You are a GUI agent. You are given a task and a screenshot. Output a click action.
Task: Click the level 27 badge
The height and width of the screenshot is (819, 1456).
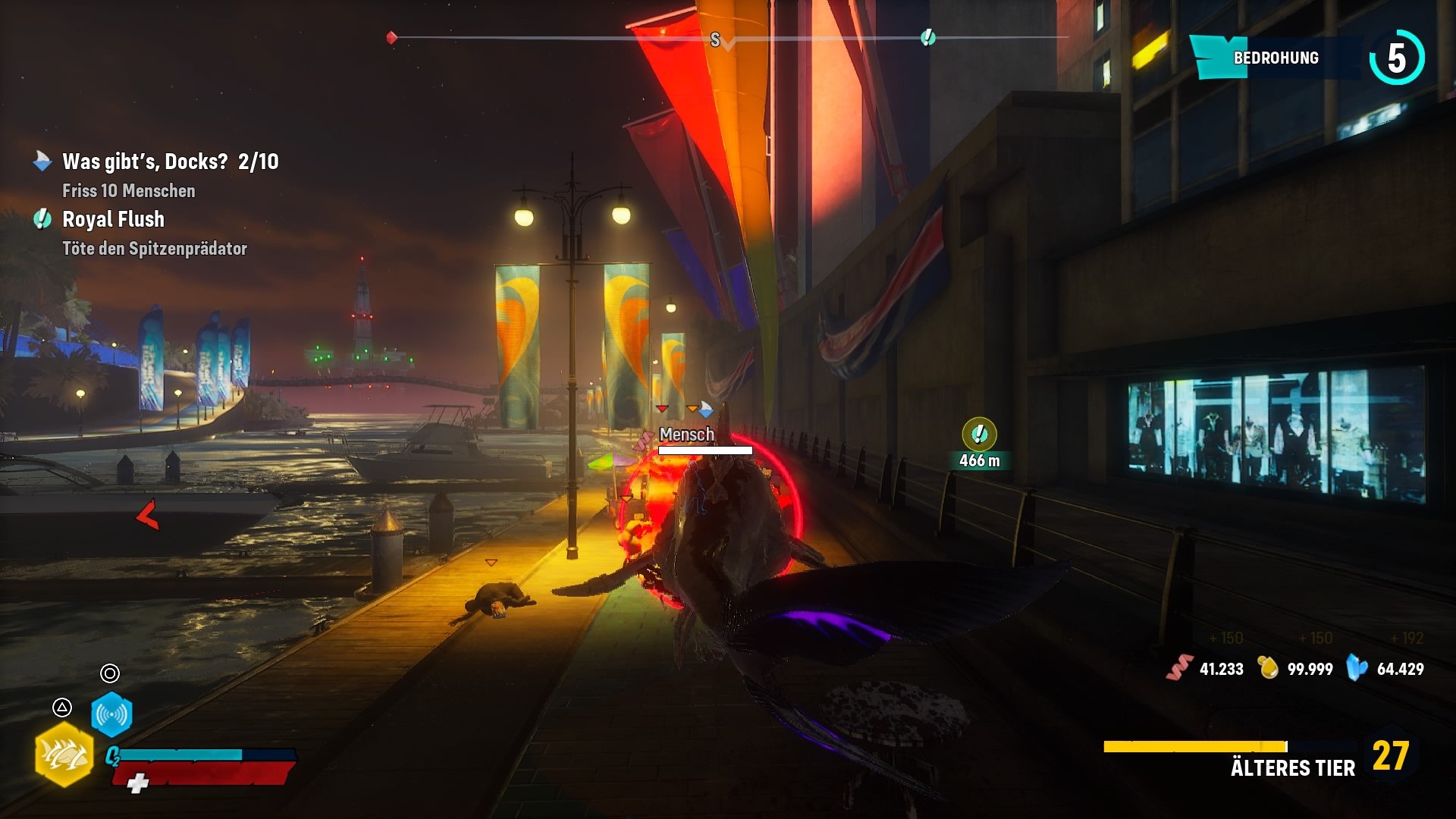[1390, 755]
